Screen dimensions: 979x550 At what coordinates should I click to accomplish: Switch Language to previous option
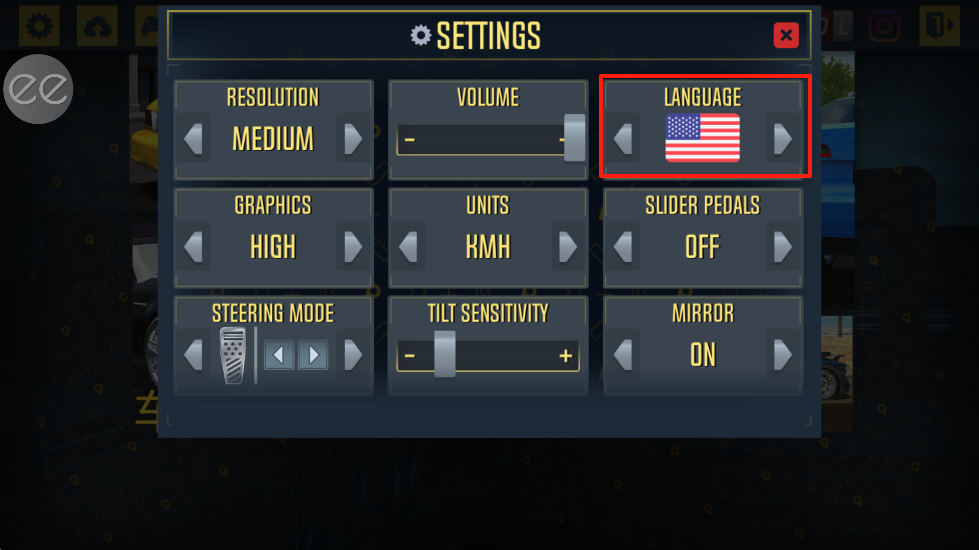click(x=623, y=138)
